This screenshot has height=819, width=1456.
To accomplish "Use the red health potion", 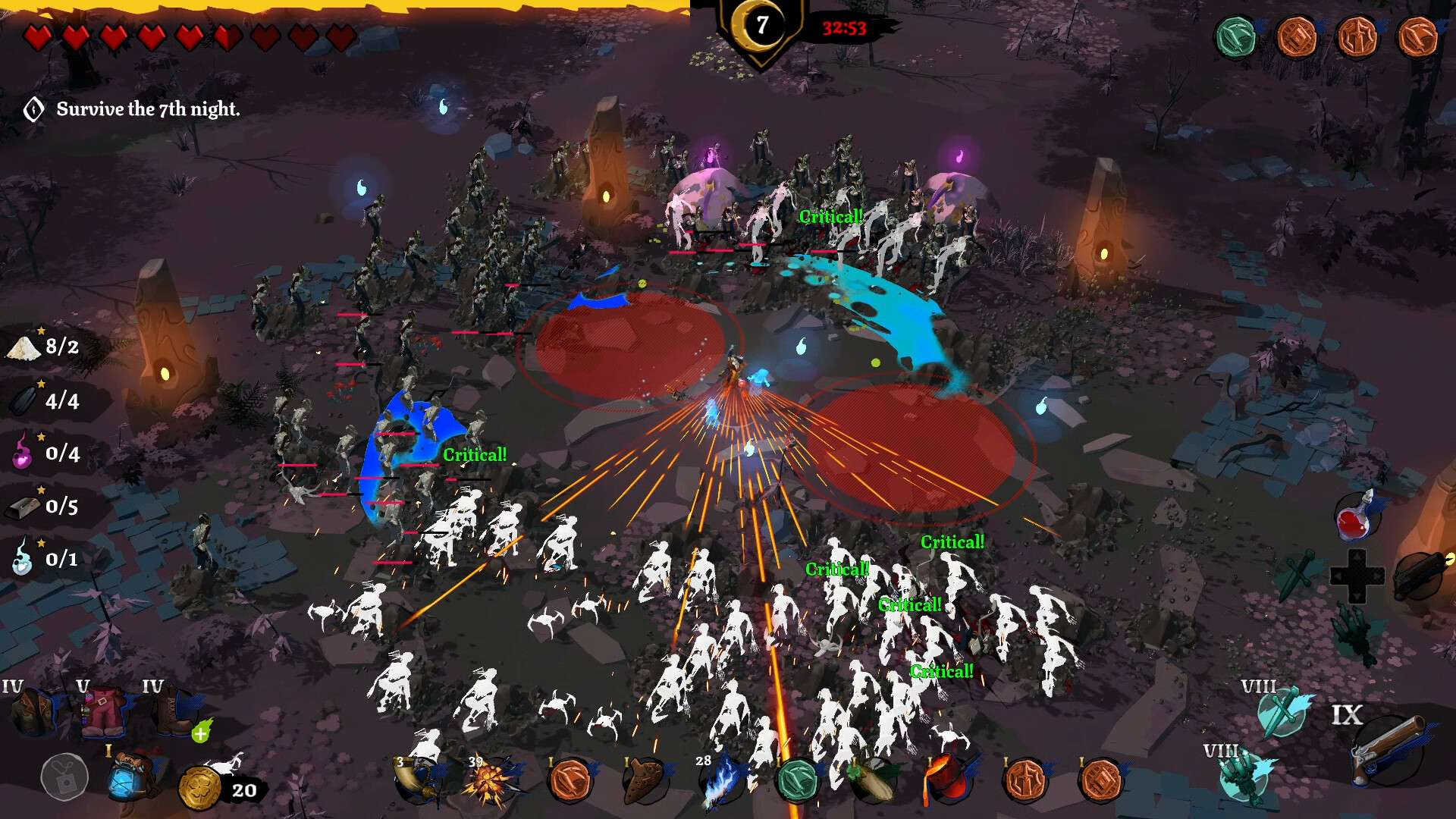I will (1357, 517).
